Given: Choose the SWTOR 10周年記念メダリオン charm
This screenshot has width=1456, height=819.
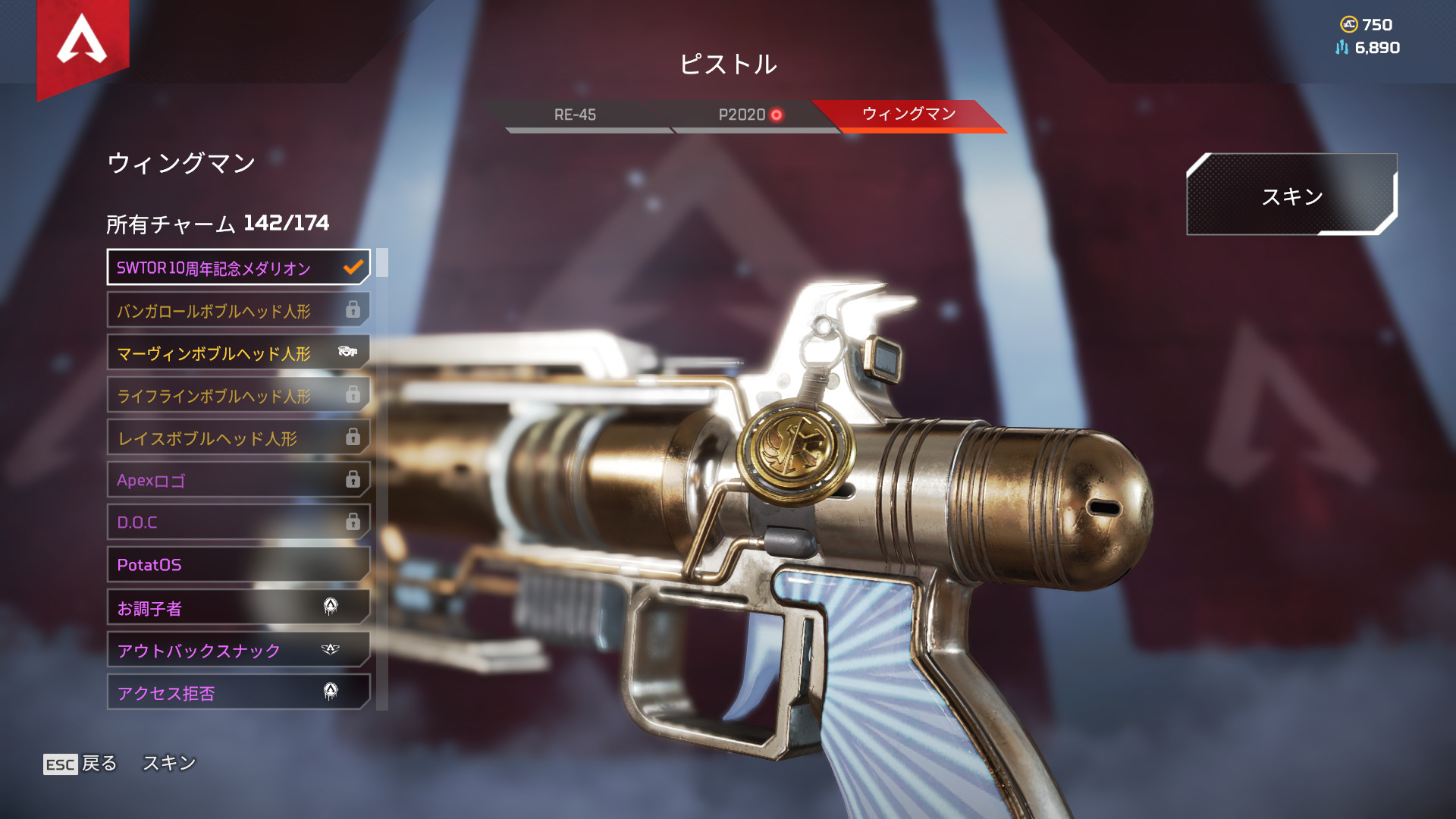Looking at the screenshot, I should click(x=238, y=268).
